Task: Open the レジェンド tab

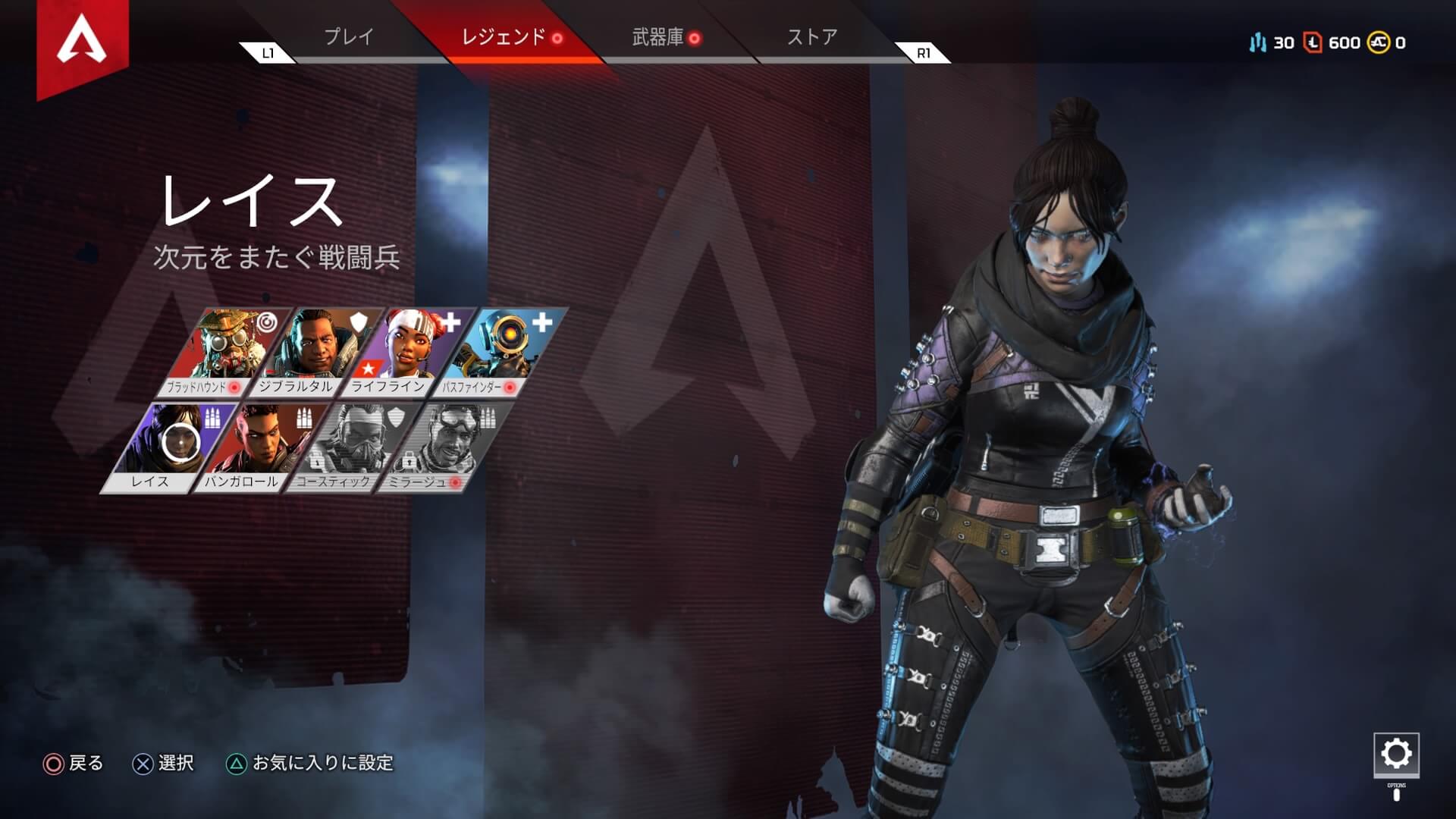Action: (x=504, y=37)
